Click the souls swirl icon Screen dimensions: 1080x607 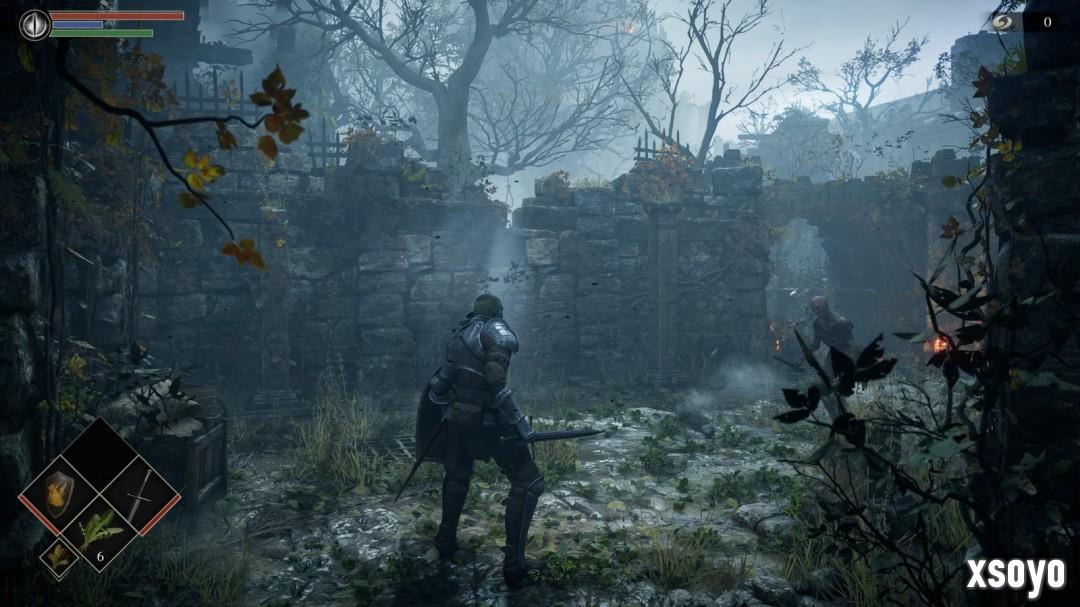click(x=1004, y=21)
